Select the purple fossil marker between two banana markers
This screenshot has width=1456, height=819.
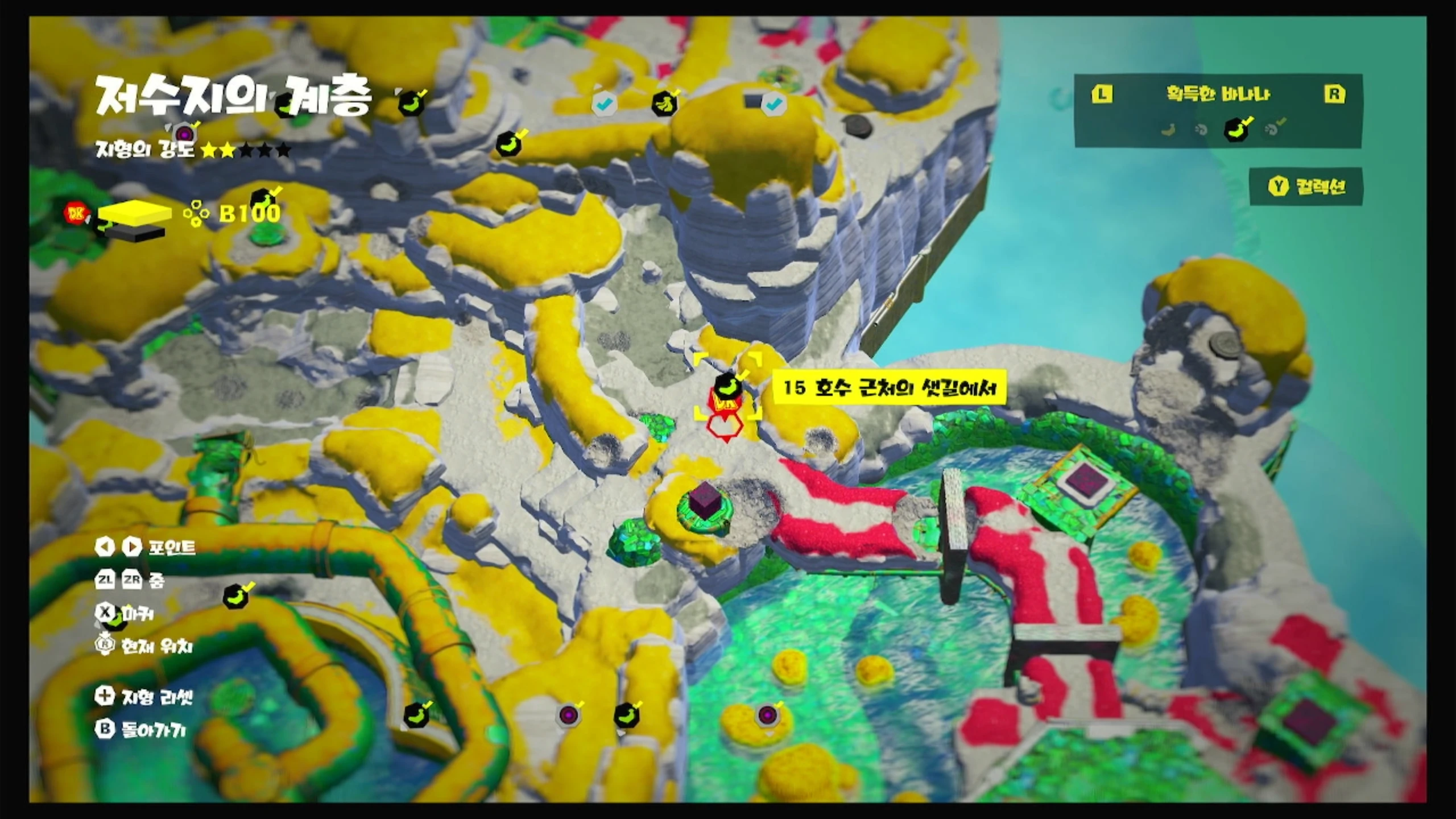pyautogui.click(x=568, y=714)
